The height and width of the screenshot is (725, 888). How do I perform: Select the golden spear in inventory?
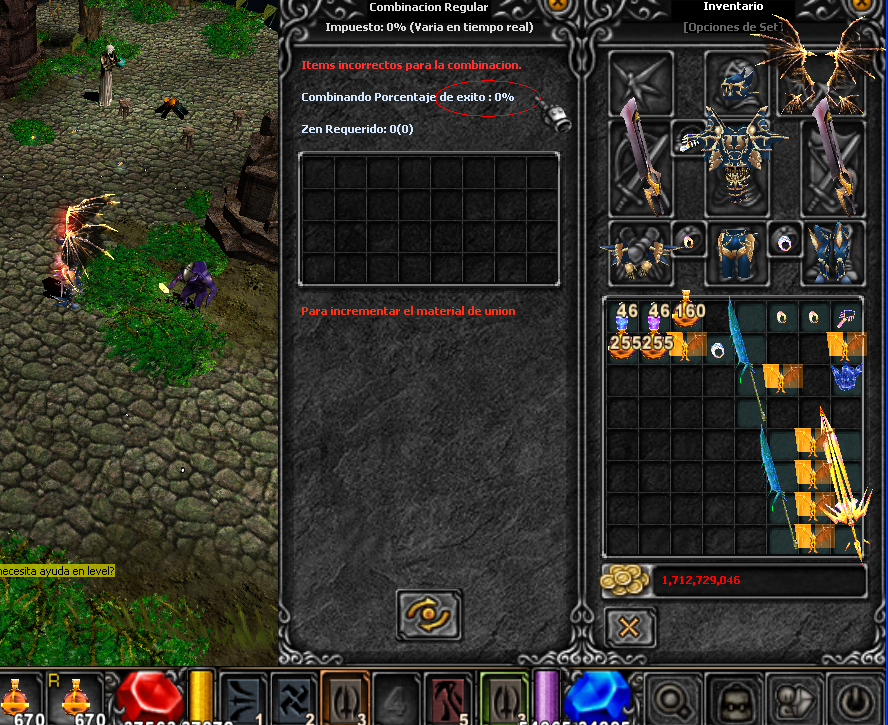pyautogui.click(x=840, y=480)
